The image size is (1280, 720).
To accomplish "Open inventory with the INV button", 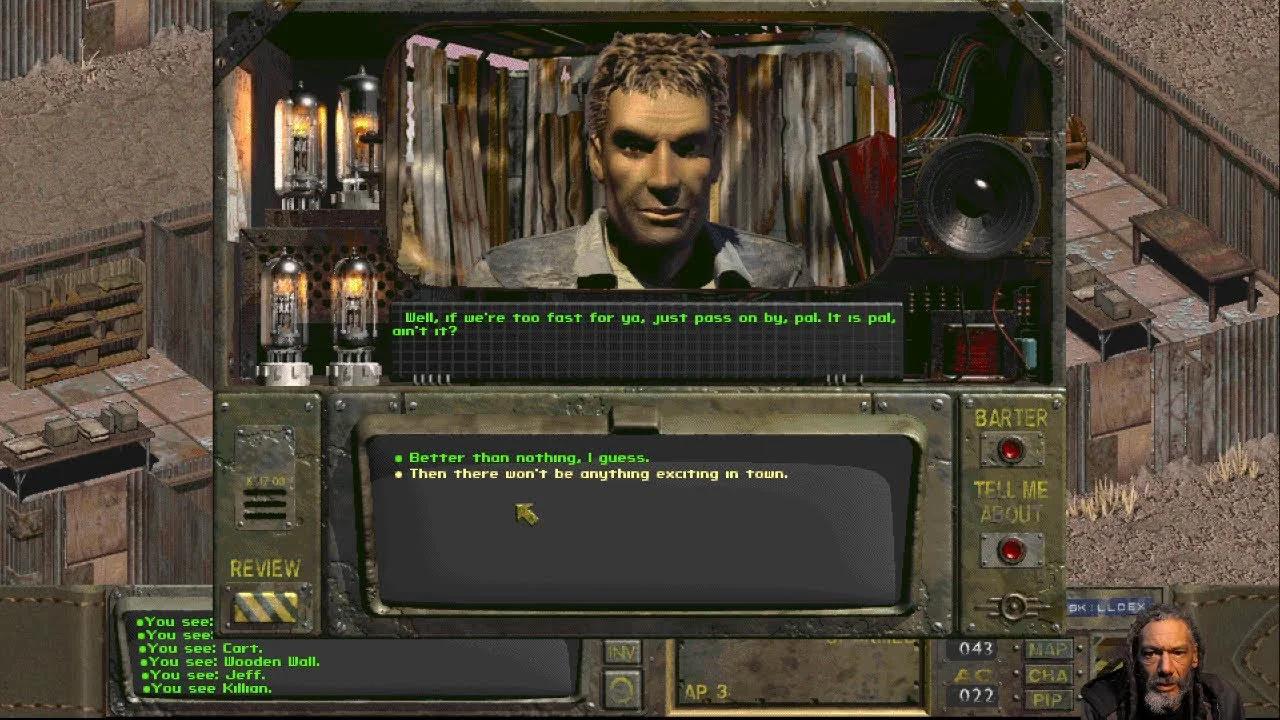I will pyautogui.click(x=623, y=652).
